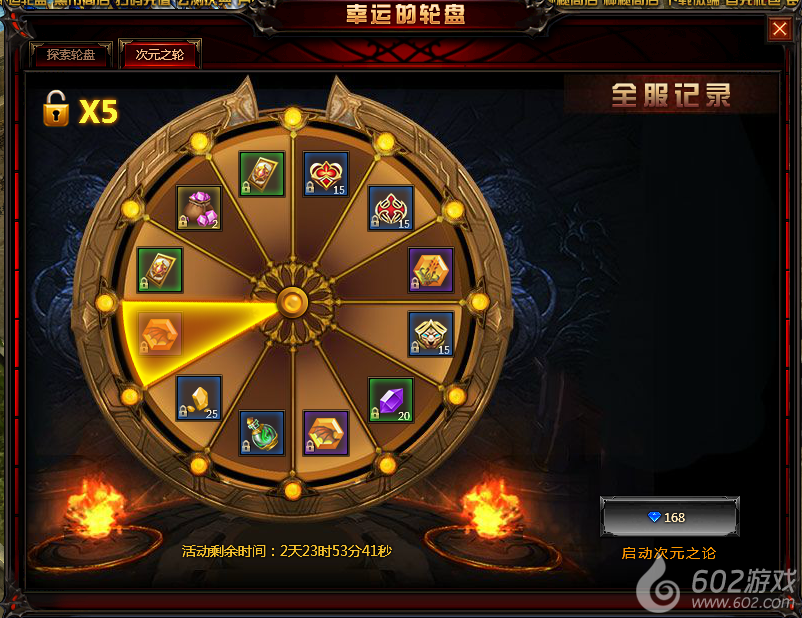The height and width of the screenshot is (618, 802).
Task: Pick the yellow gem prize marked 25
Action: (x=198, y=398)
